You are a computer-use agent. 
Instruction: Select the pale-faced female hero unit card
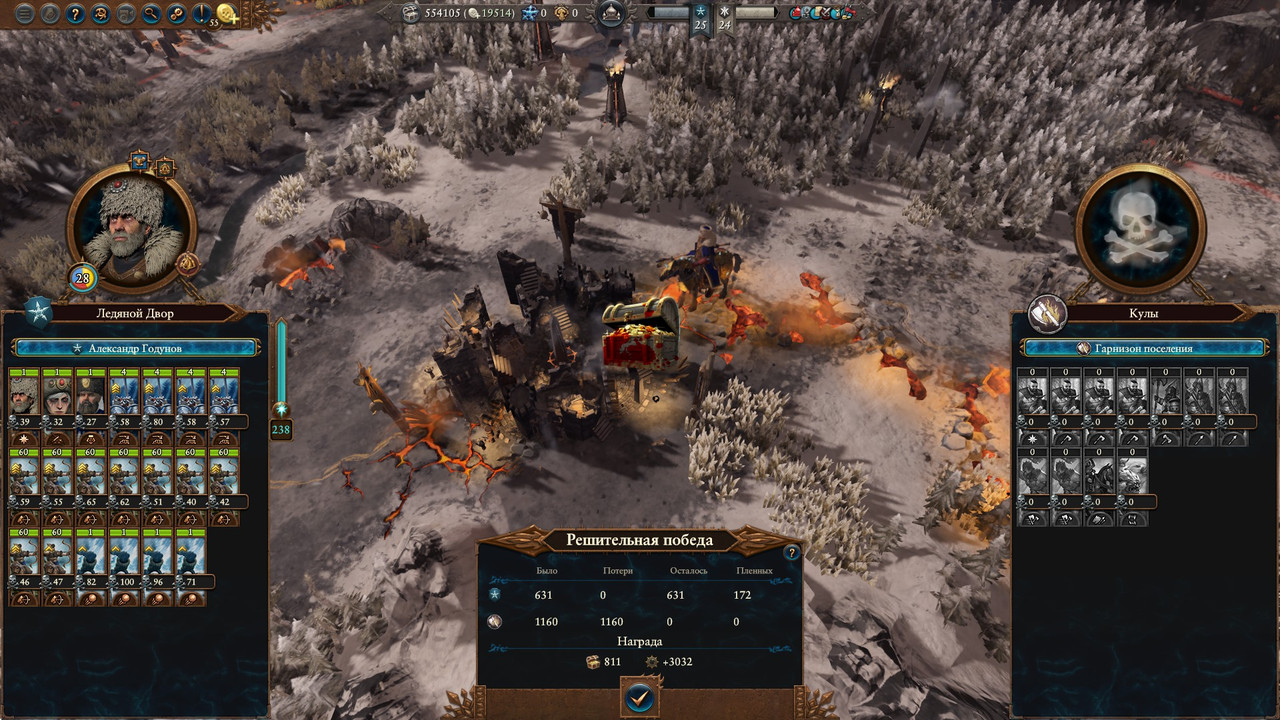click(57, 395)
